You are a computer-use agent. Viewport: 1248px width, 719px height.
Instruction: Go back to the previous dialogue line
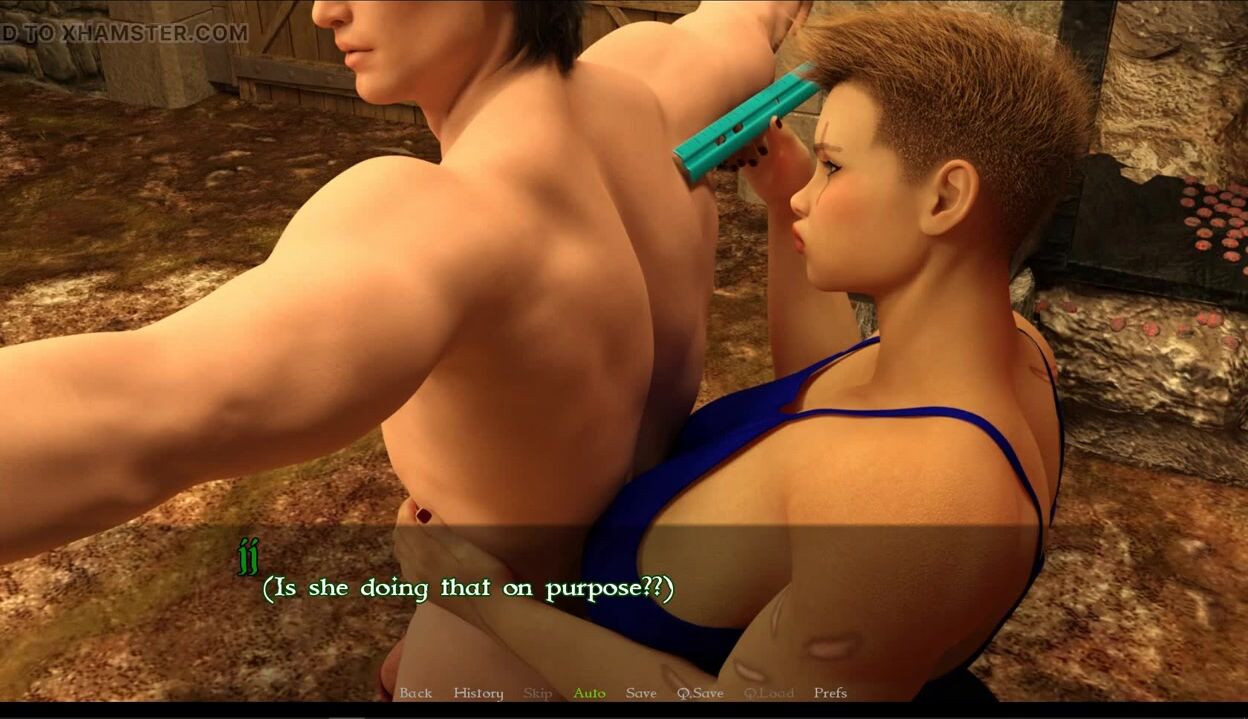tap(415, 693)
